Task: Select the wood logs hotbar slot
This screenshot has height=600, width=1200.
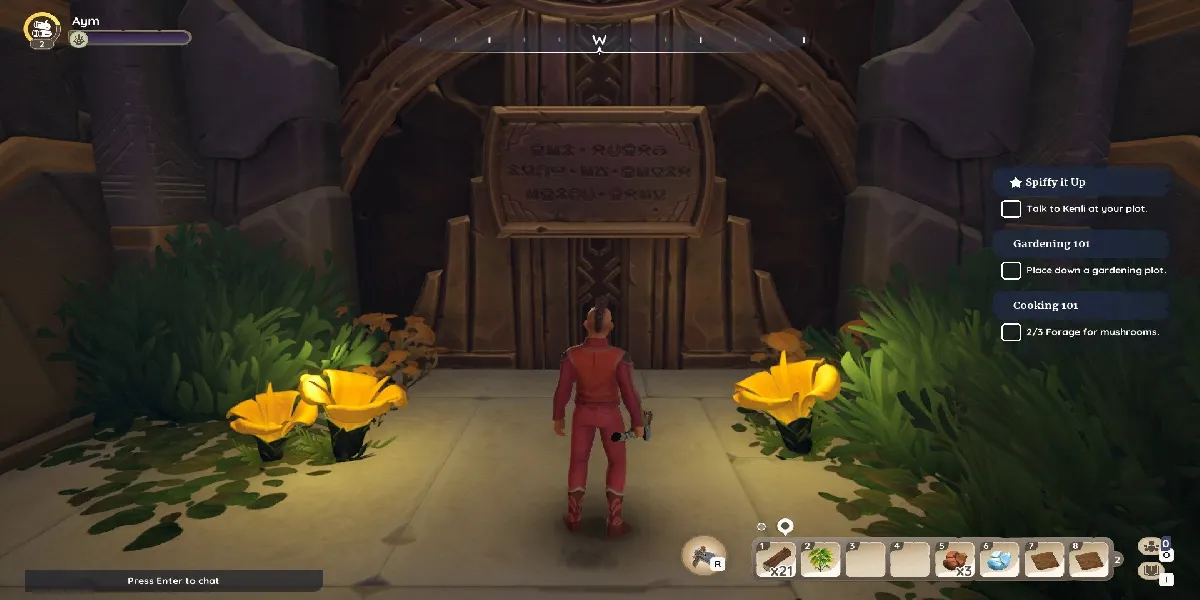Action: 776,561
